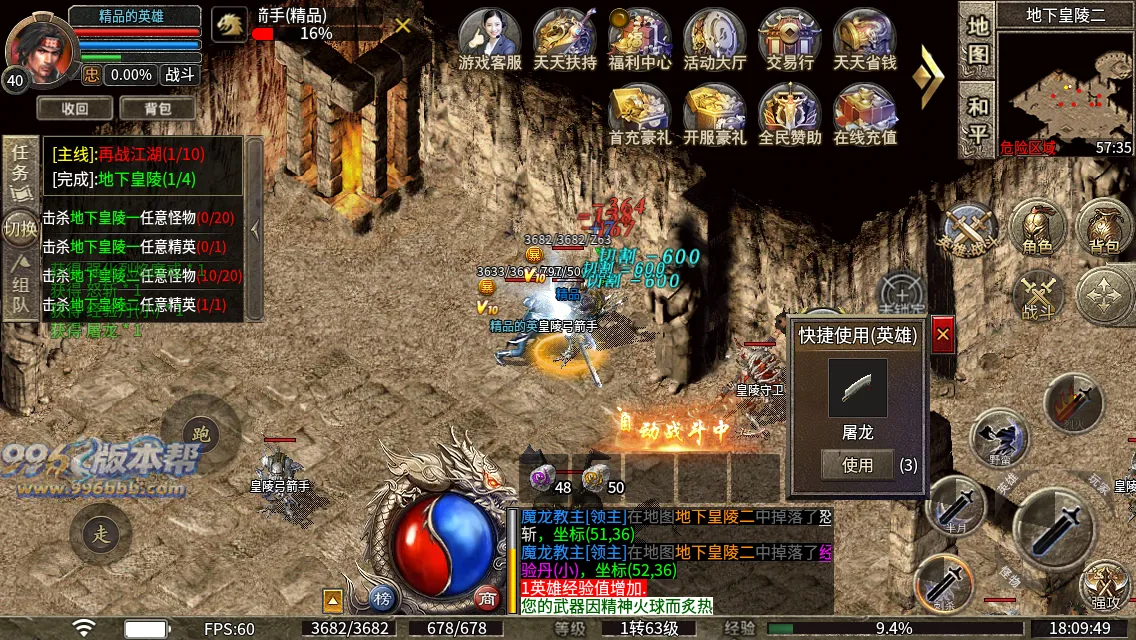Close the 快捷使用 quick-use popup
The height and width of the screenshot is (640, 1136).
click(x=942, y=336)
